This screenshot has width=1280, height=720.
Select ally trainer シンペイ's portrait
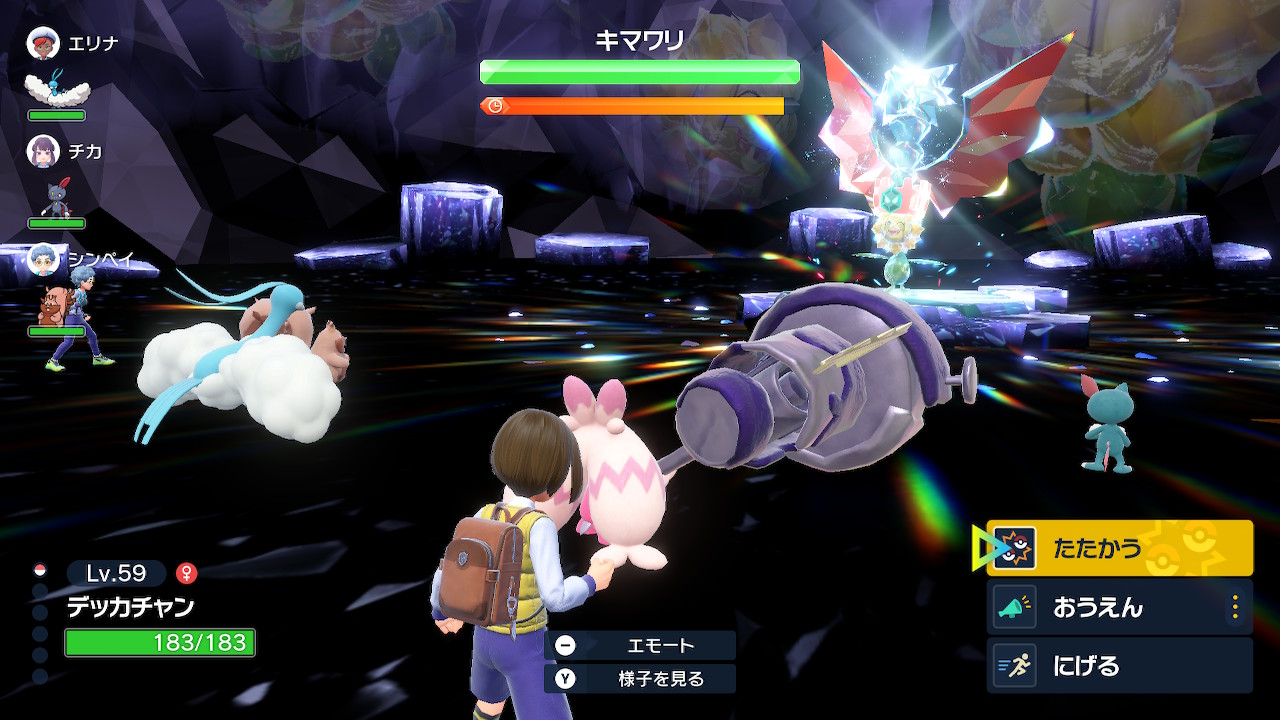pyautogui.click(x=43, y=258)
